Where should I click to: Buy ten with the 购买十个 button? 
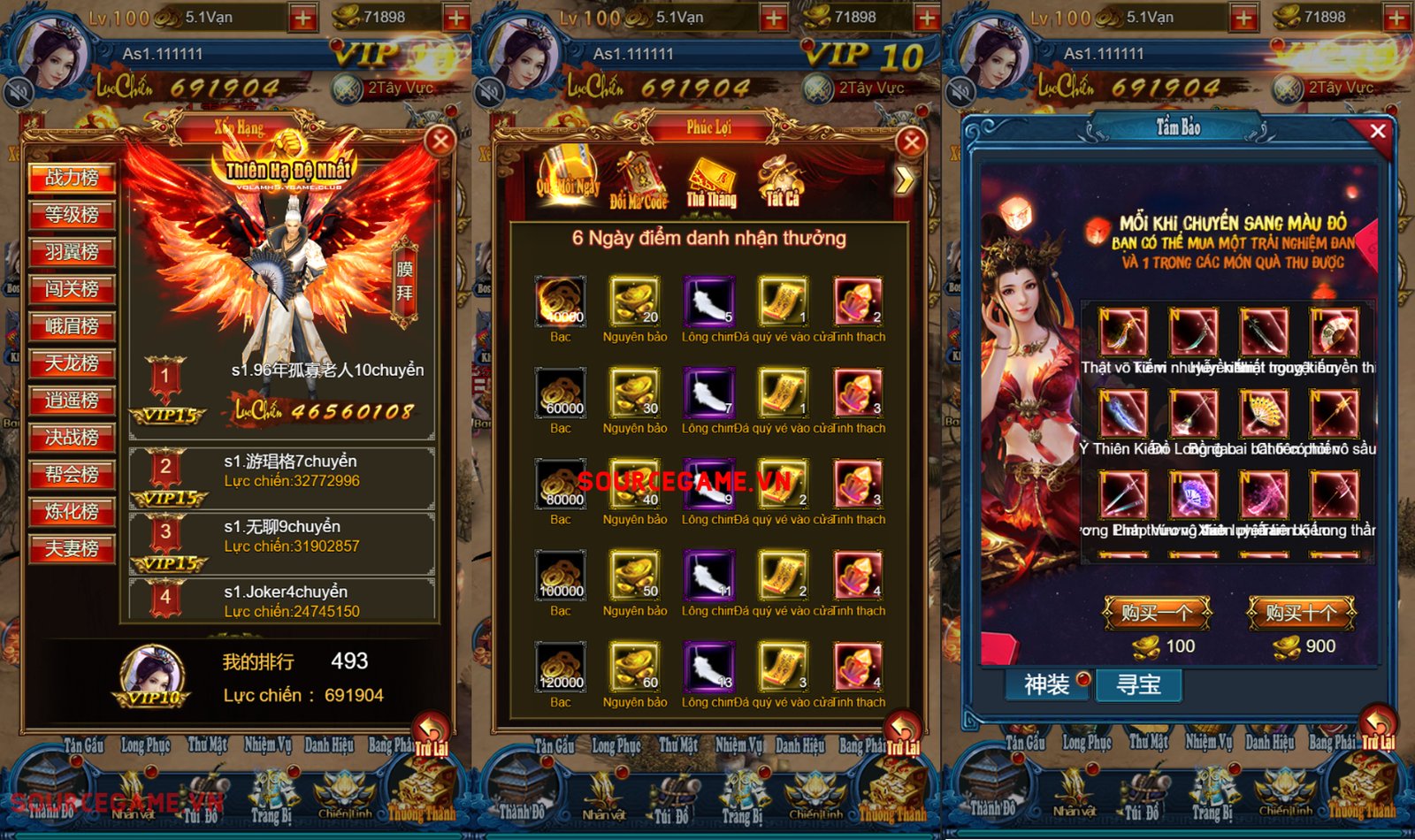click(x=1301, y=612)
